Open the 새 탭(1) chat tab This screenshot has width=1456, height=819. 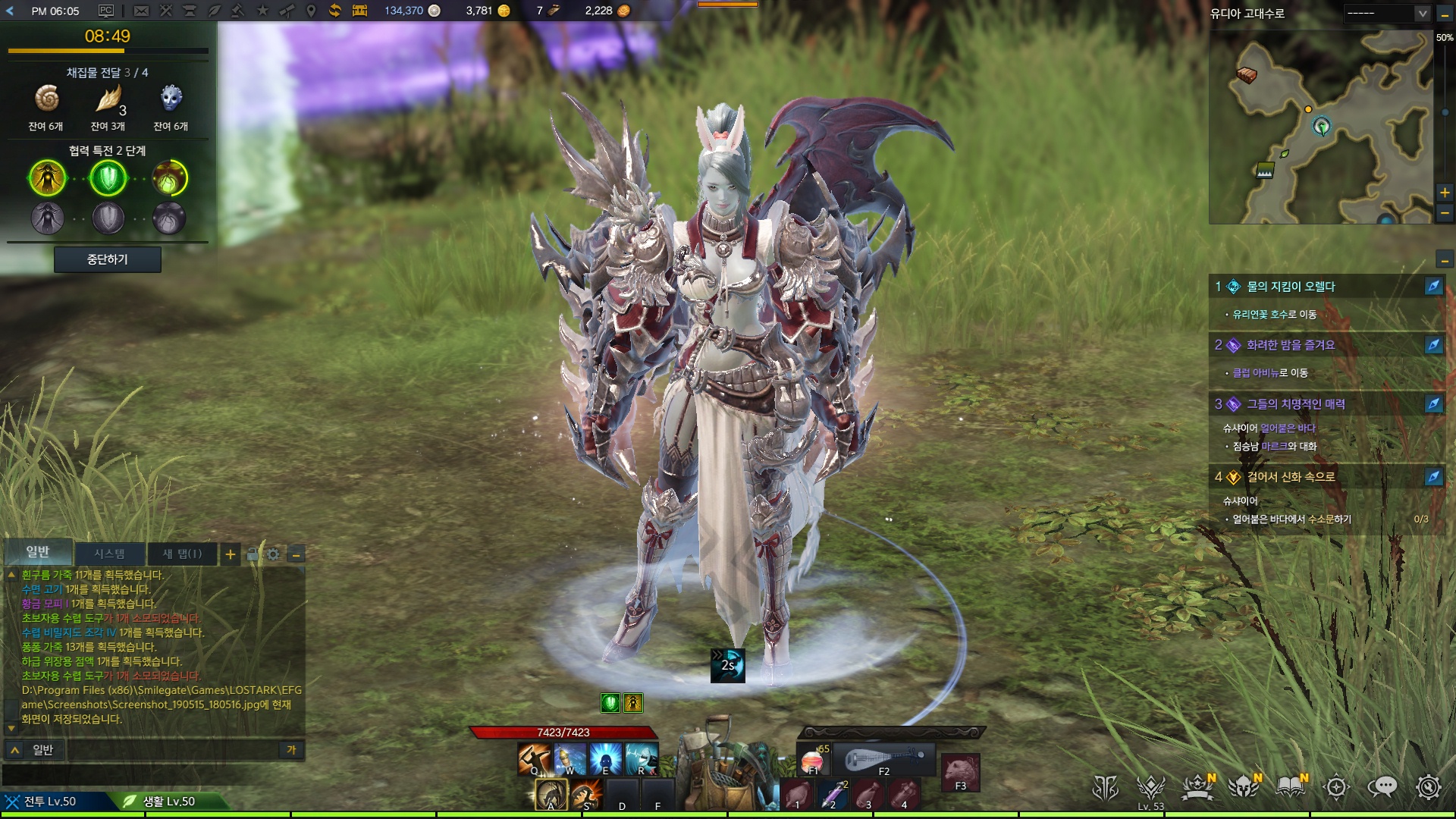(x=183, y=554)
